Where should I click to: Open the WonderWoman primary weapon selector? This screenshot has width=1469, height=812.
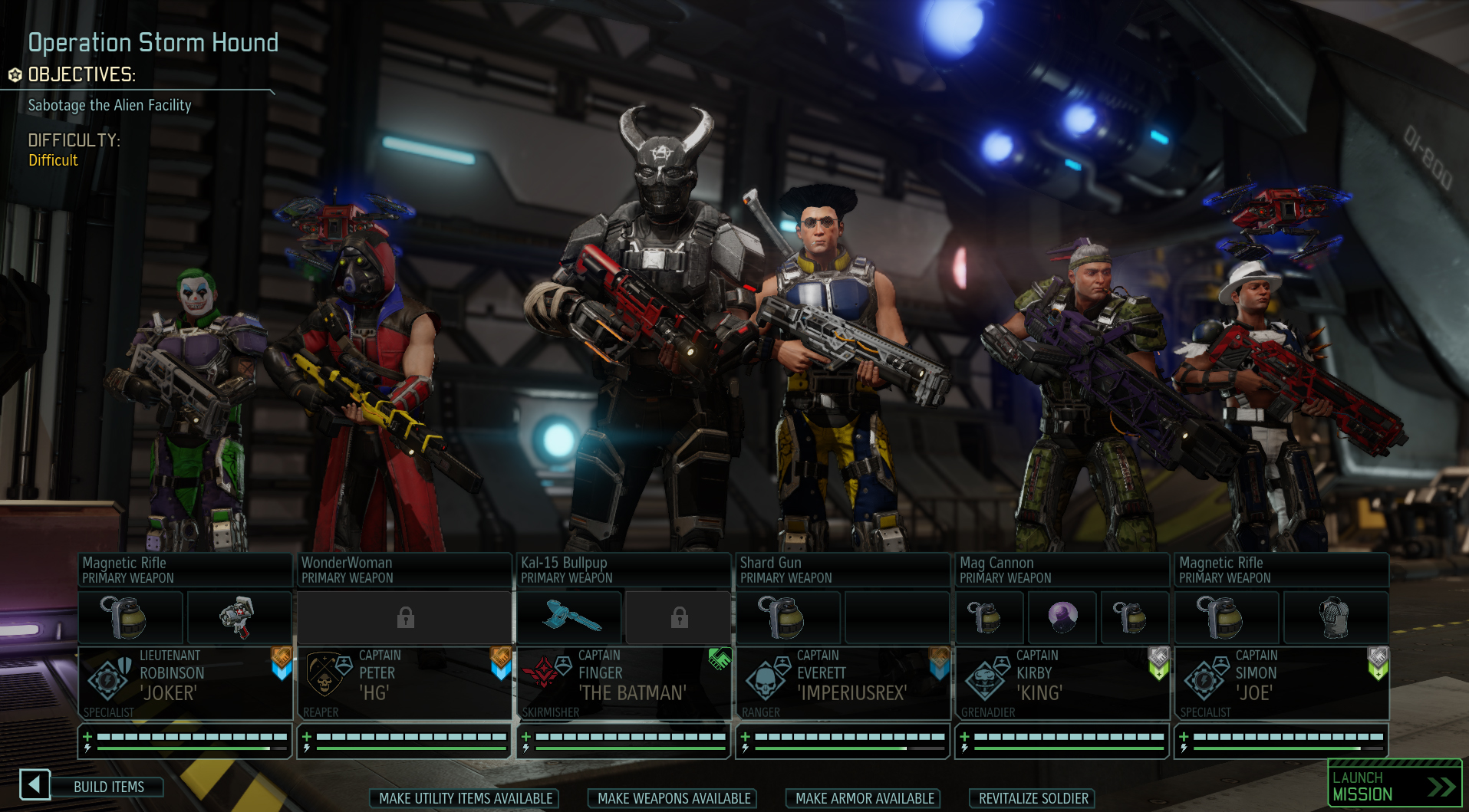pos(404,569)
